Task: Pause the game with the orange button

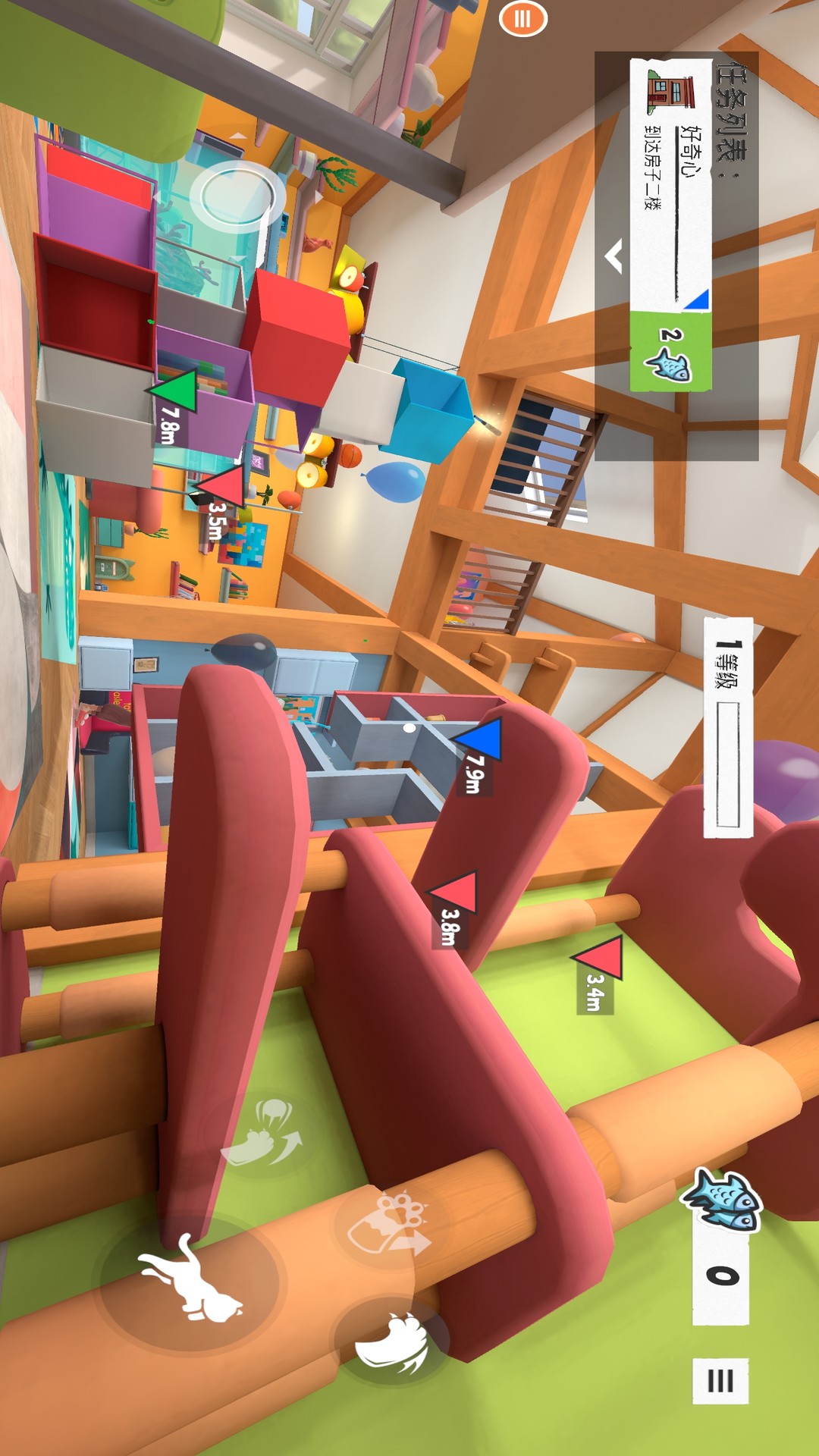Action: 522,18
